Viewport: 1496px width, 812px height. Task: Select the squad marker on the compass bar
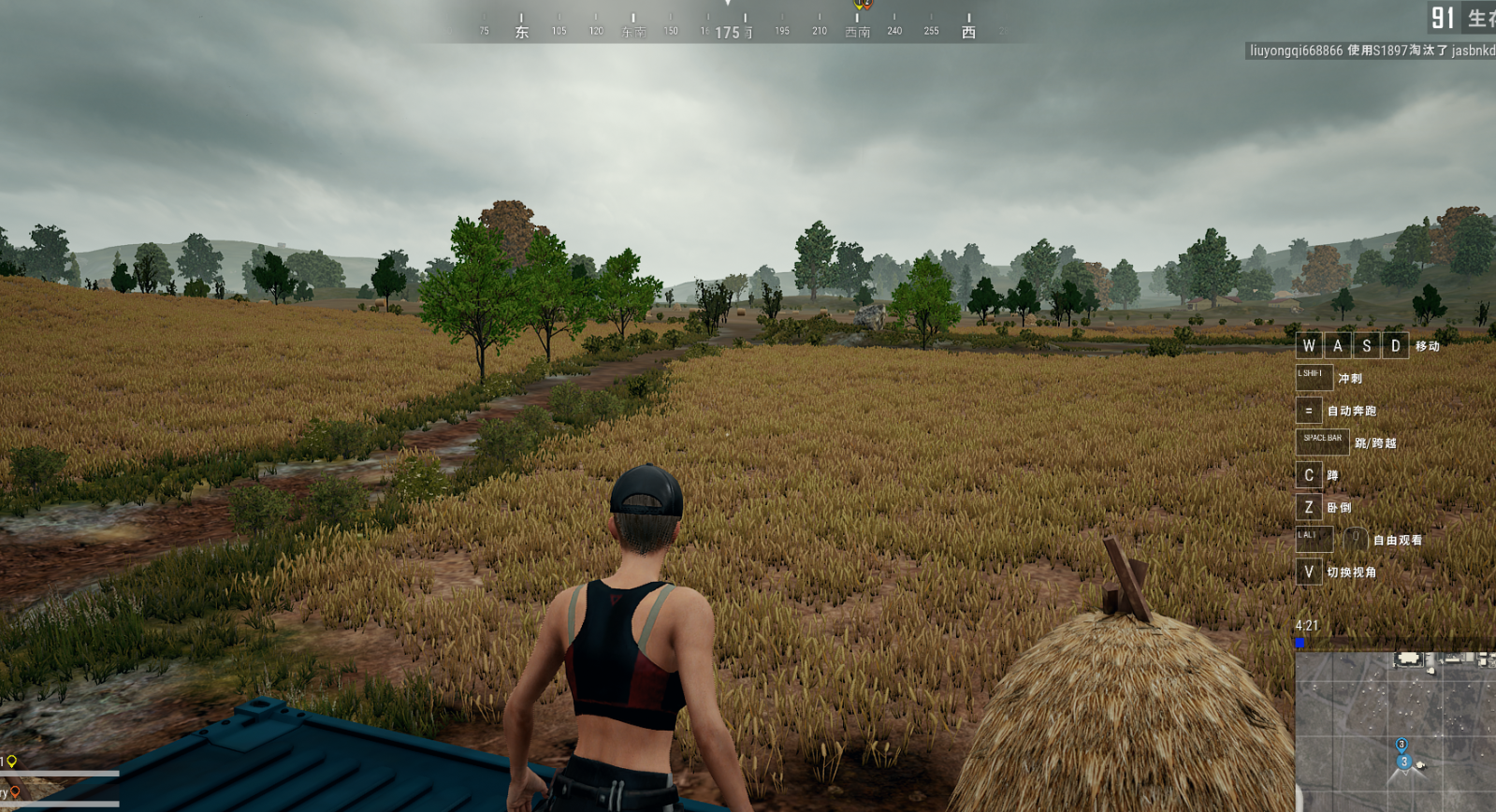tap(862, 6)
